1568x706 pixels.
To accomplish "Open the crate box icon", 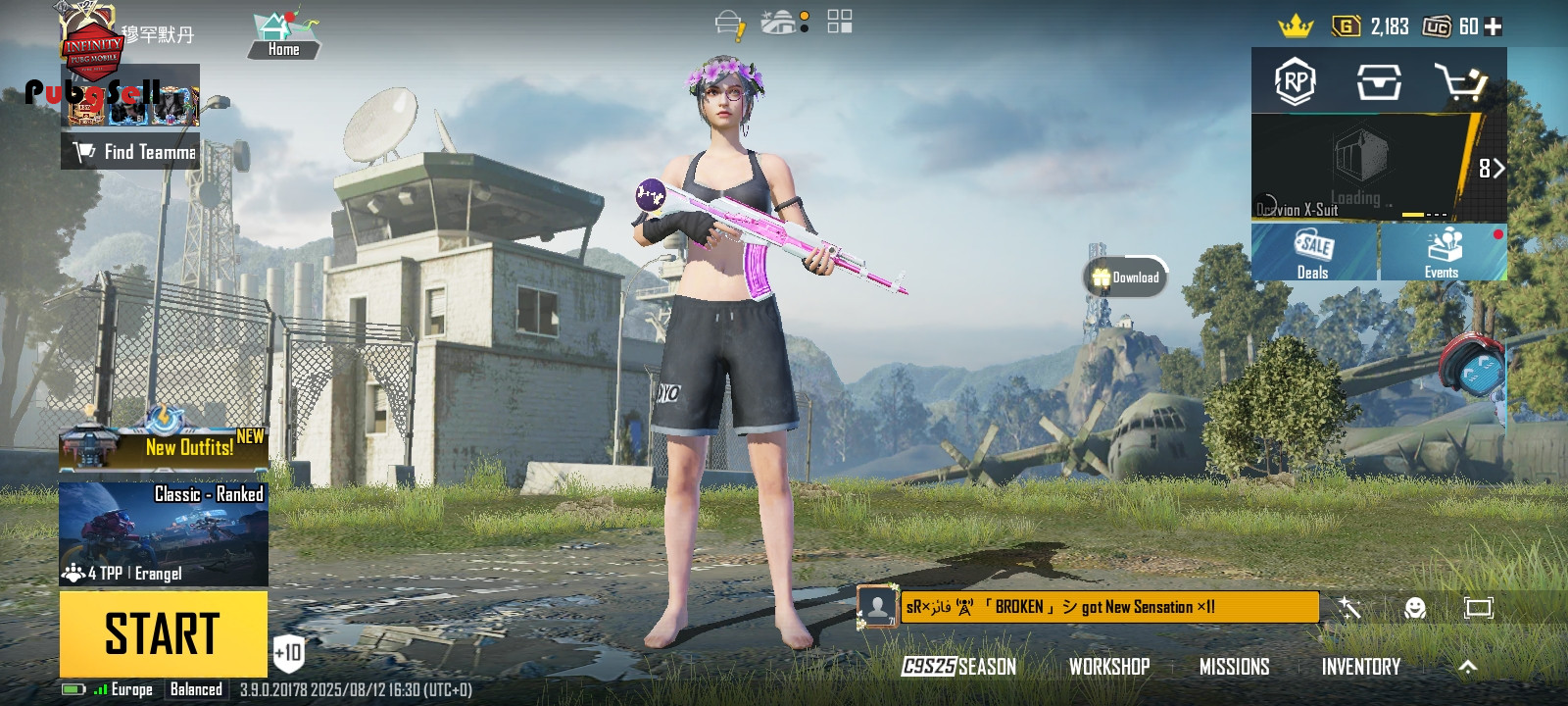I will (1378, 82).
